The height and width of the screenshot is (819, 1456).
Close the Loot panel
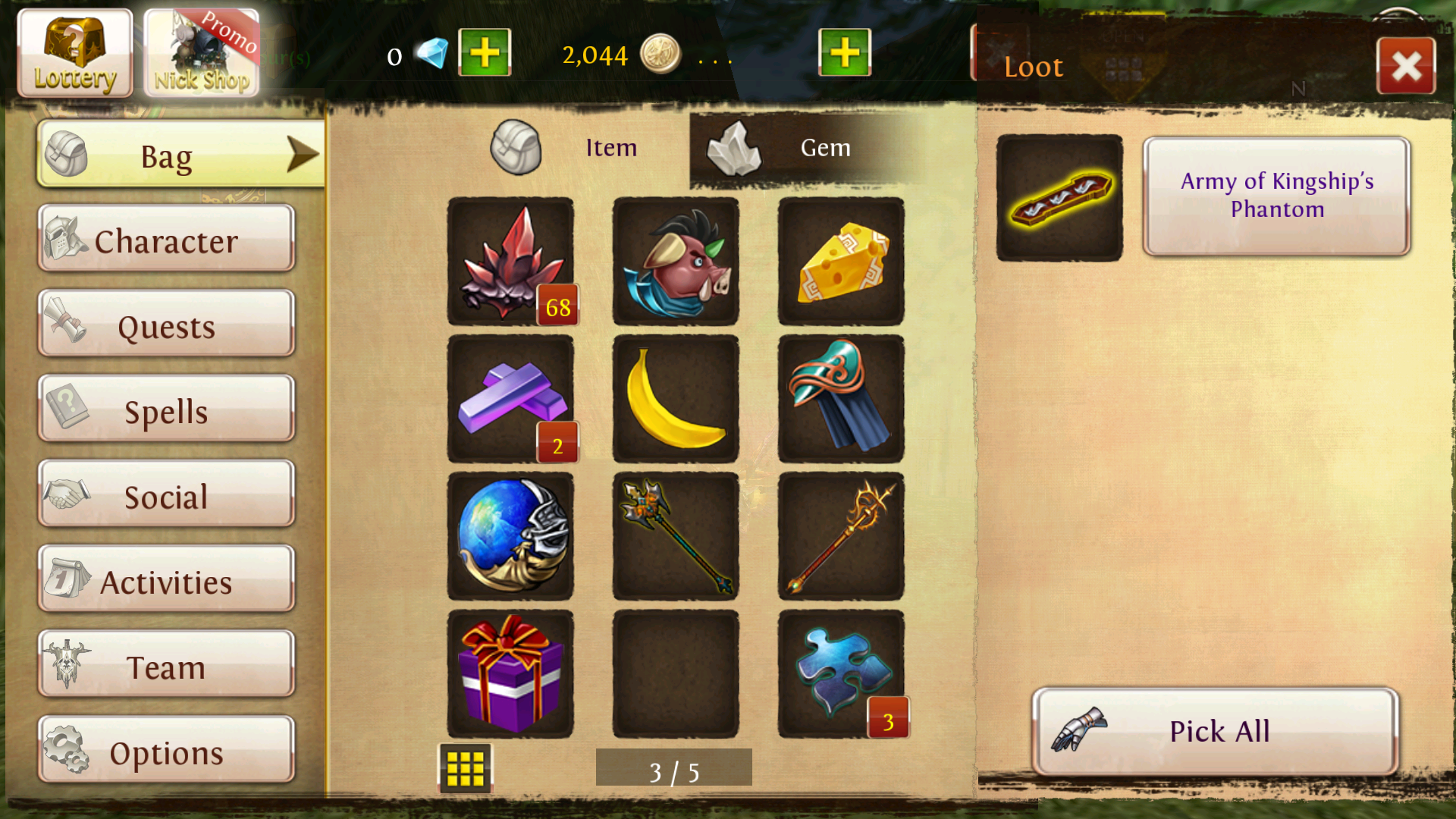pyautogui.click(x=1405, y=67)
